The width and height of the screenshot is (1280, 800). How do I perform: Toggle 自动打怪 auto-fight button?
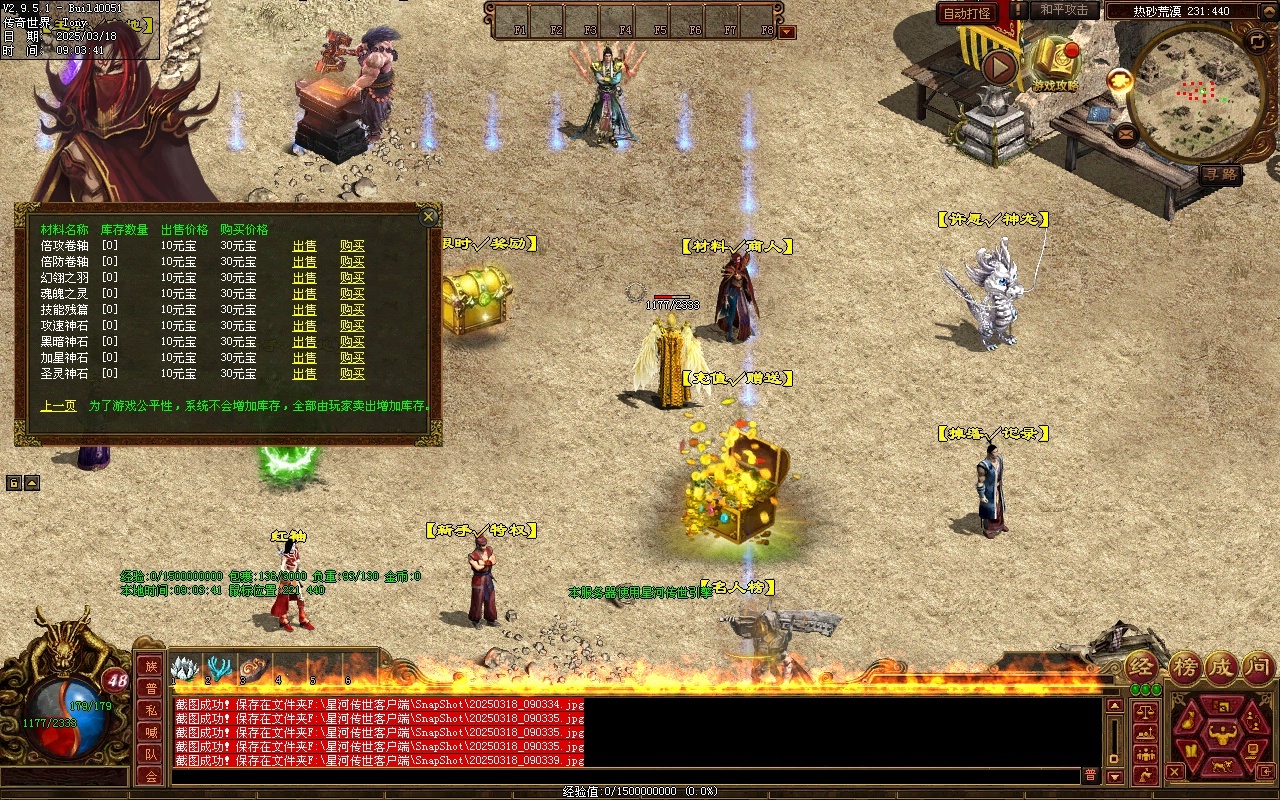pos(968,13)
